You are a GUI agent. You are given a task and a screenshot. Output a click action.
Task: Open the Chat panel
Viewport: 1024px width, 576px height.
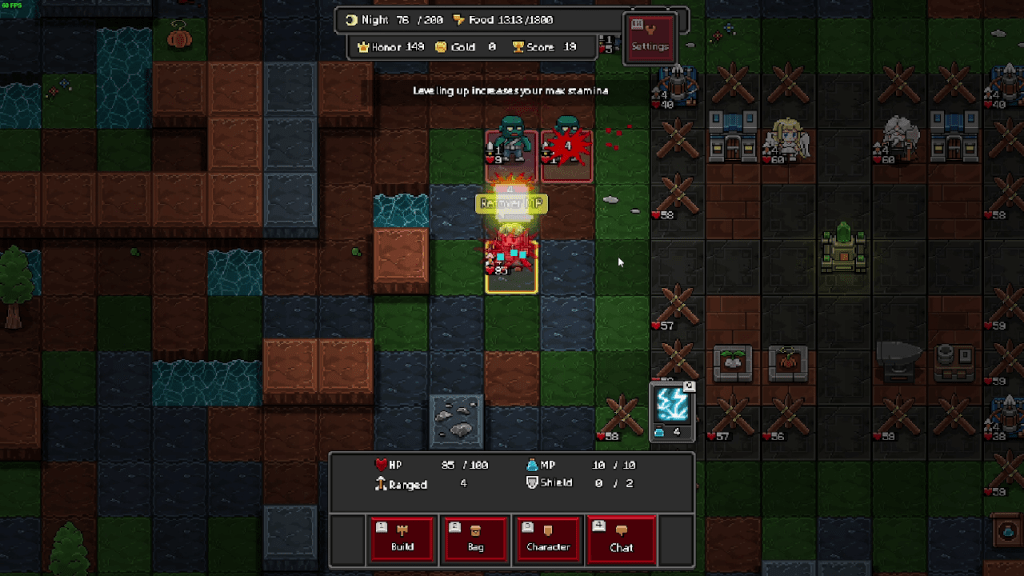pyautogui.click(x=621, y=538)
